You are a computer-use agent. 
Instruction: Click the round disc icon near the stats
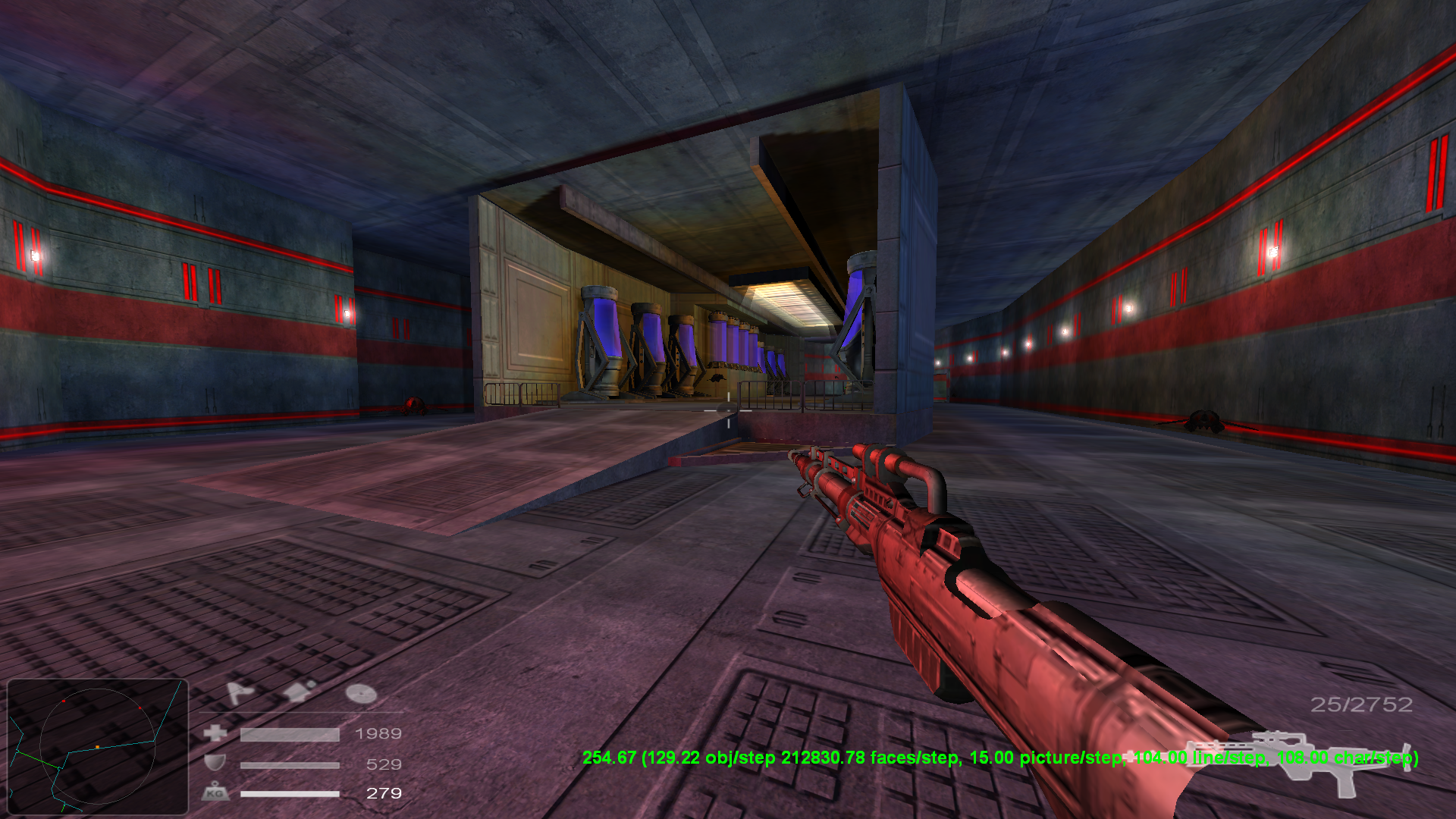[x=360, y=693]
